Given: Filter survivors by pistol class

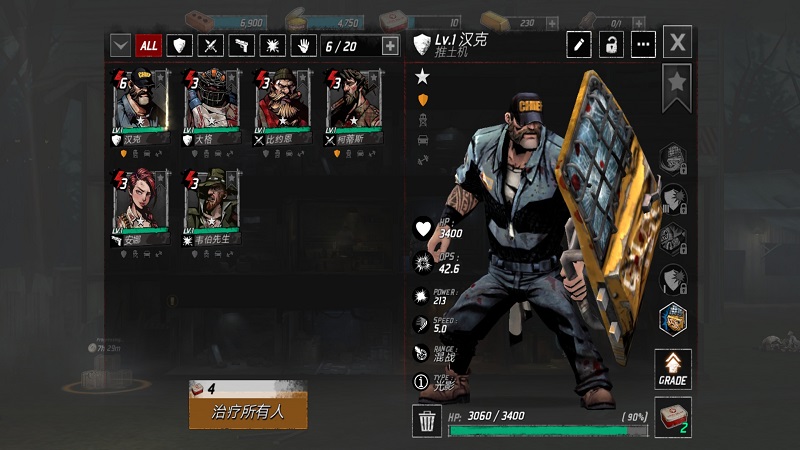Looking at the screenshot, I should click(241, 45).
